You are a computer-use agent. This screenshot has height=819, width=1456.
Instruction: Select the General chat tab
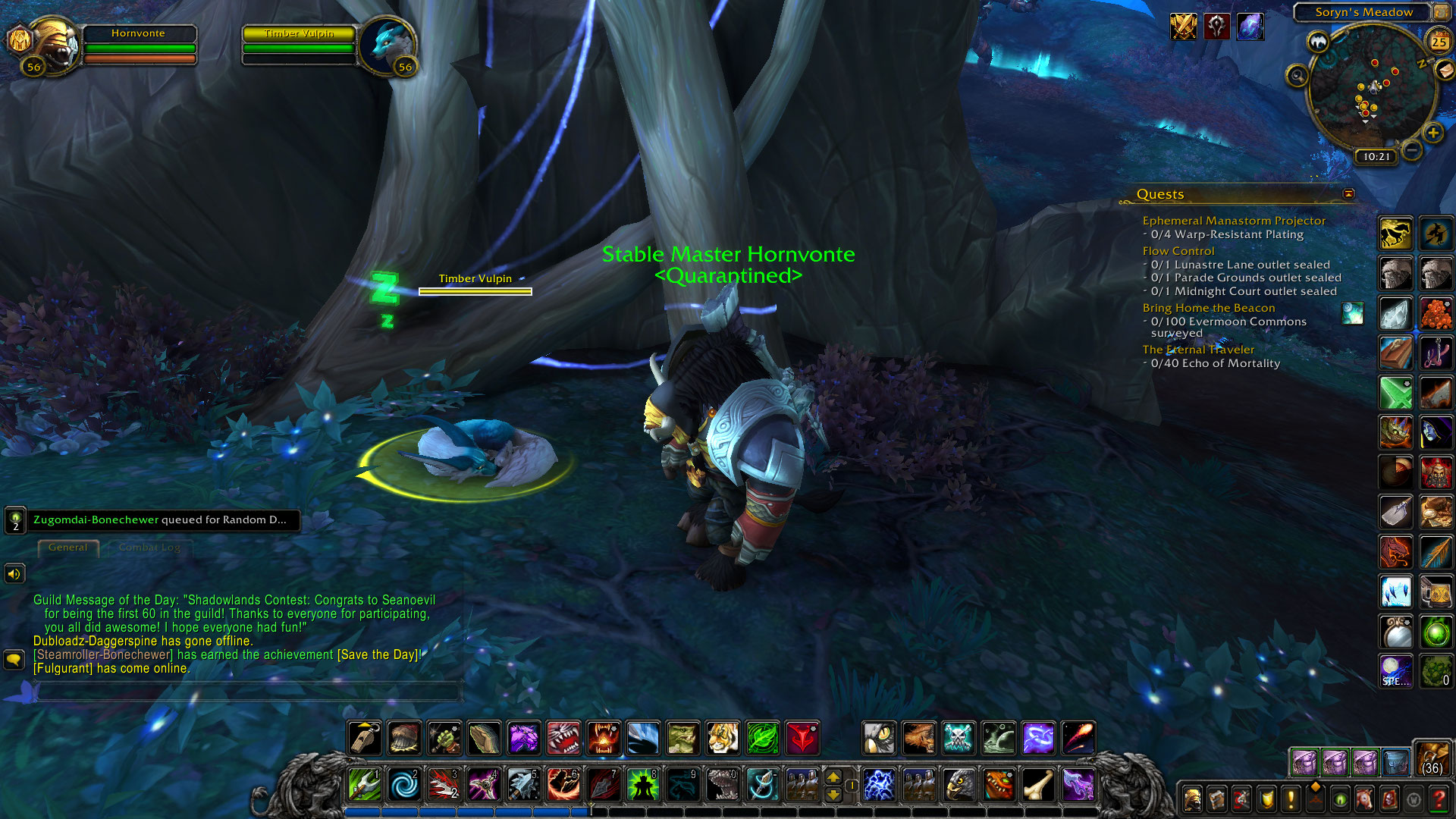tap(68, 548)
